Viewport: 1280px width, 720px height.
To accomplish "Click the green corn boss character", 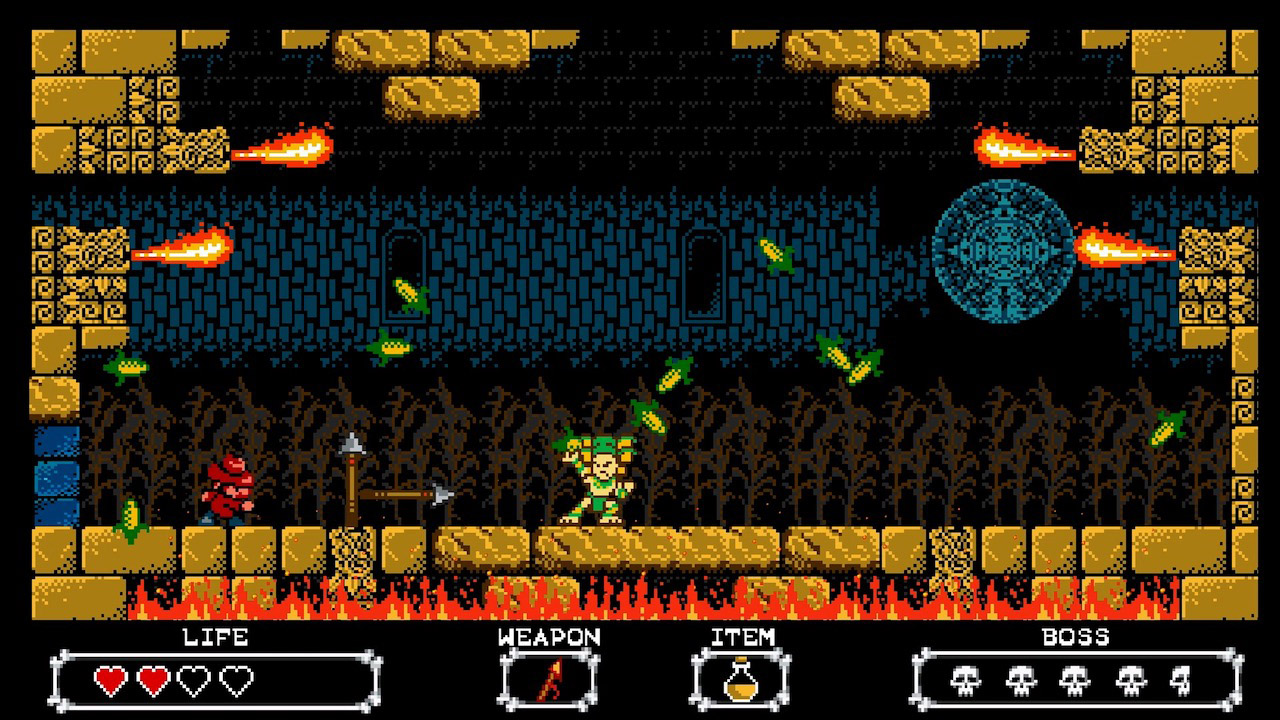I will click(600, 480).
